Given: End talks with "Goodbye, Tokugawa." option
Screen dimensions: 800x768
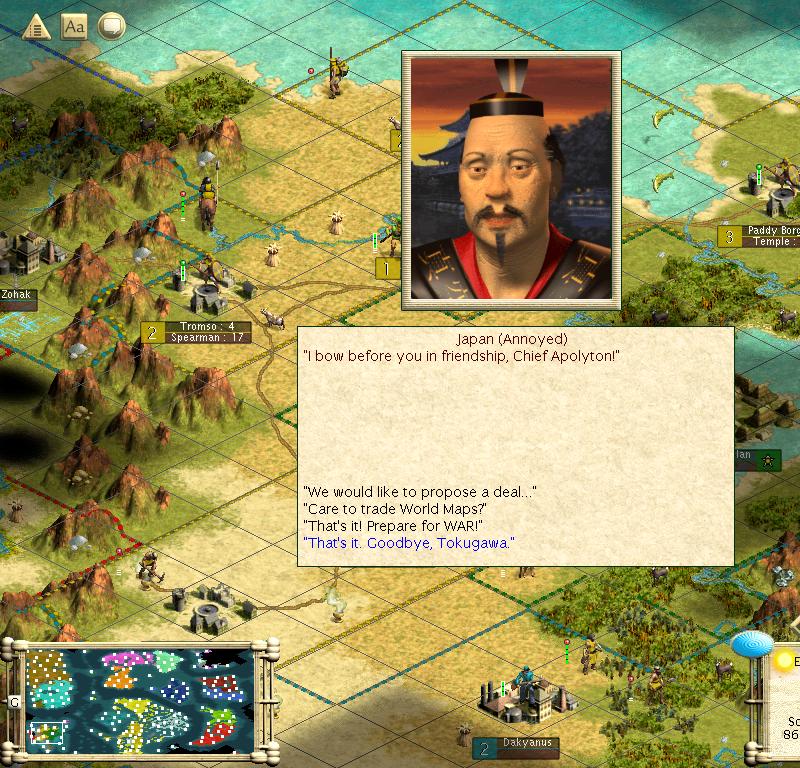Looking at the screenshot, I should pyautogui.click(x=408, y=543).
